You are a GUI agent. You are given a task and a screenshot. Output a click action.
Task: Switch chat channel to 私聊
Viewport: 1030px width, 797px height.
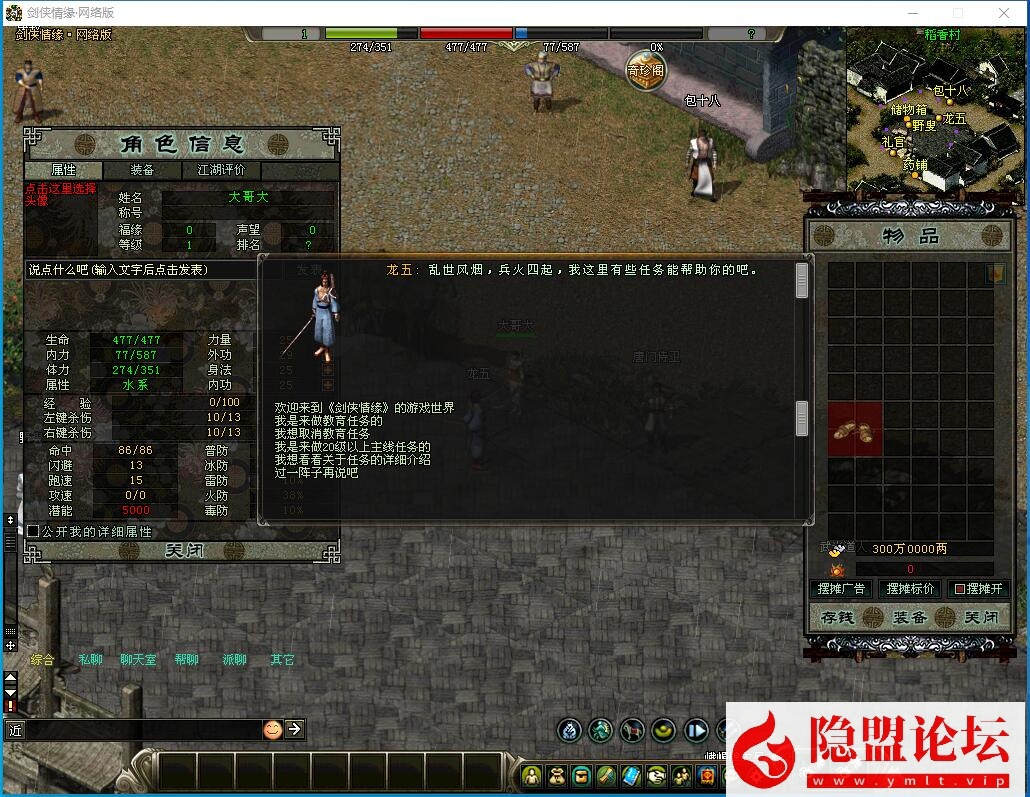[x=91, y=660]
